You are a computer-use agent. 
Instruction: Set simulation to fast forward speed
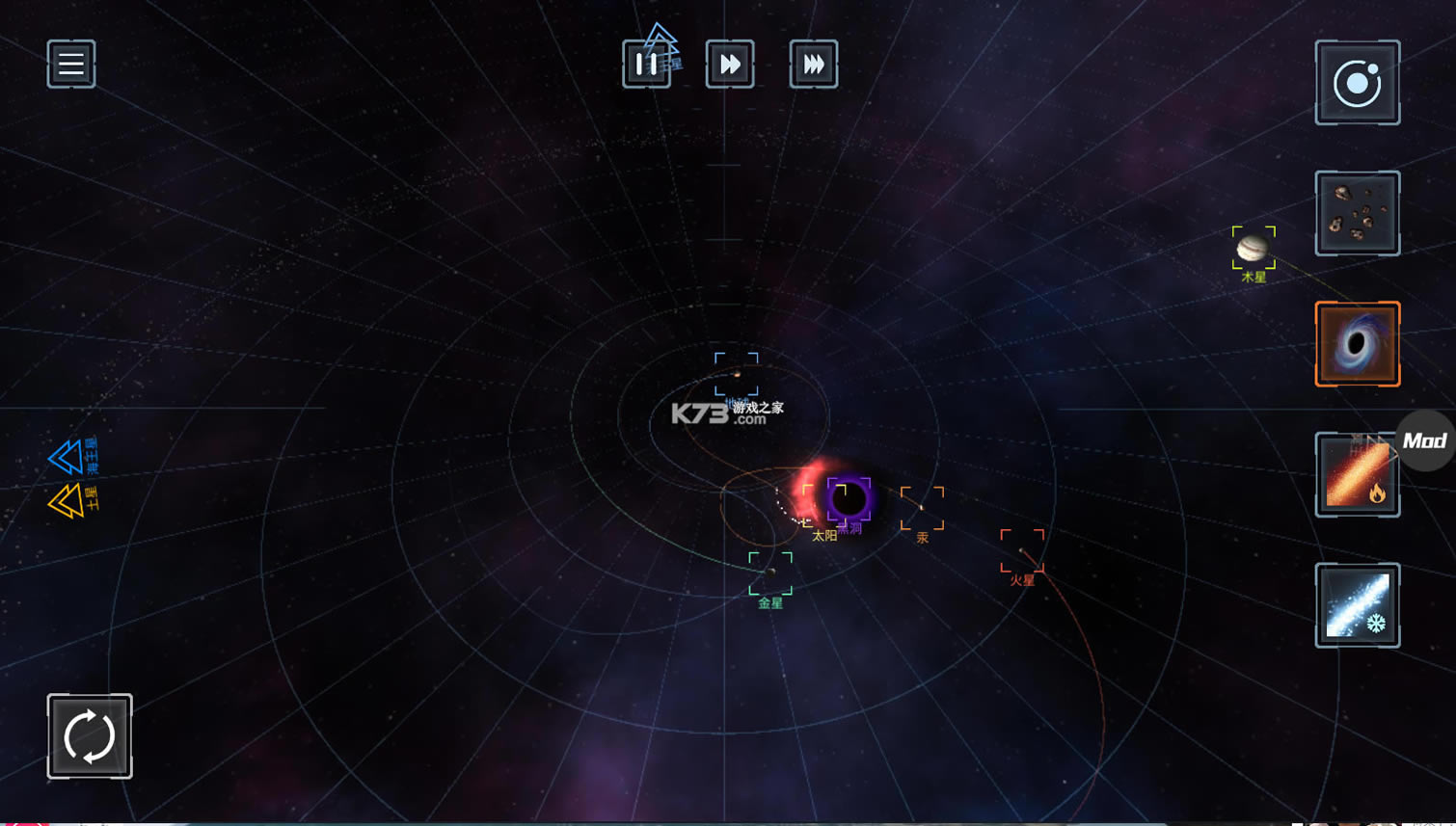pyautogui.click(x=730, y=65)
